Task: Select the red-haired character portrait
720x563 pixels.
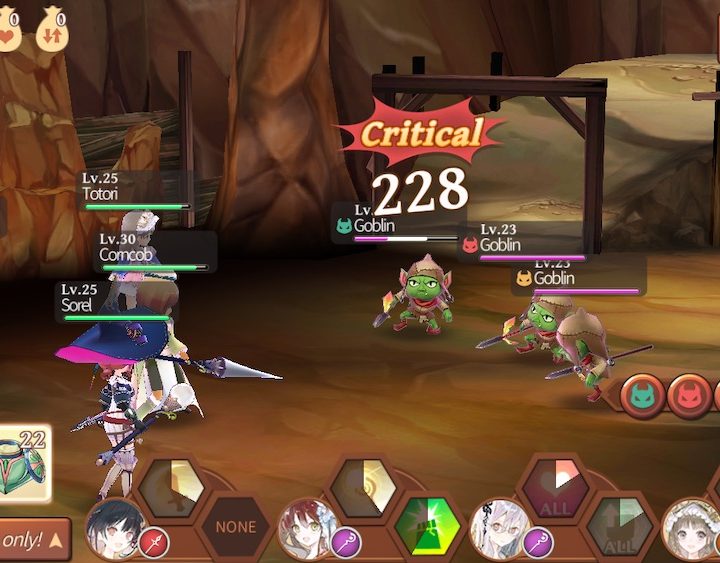Action: coord(304,530)
